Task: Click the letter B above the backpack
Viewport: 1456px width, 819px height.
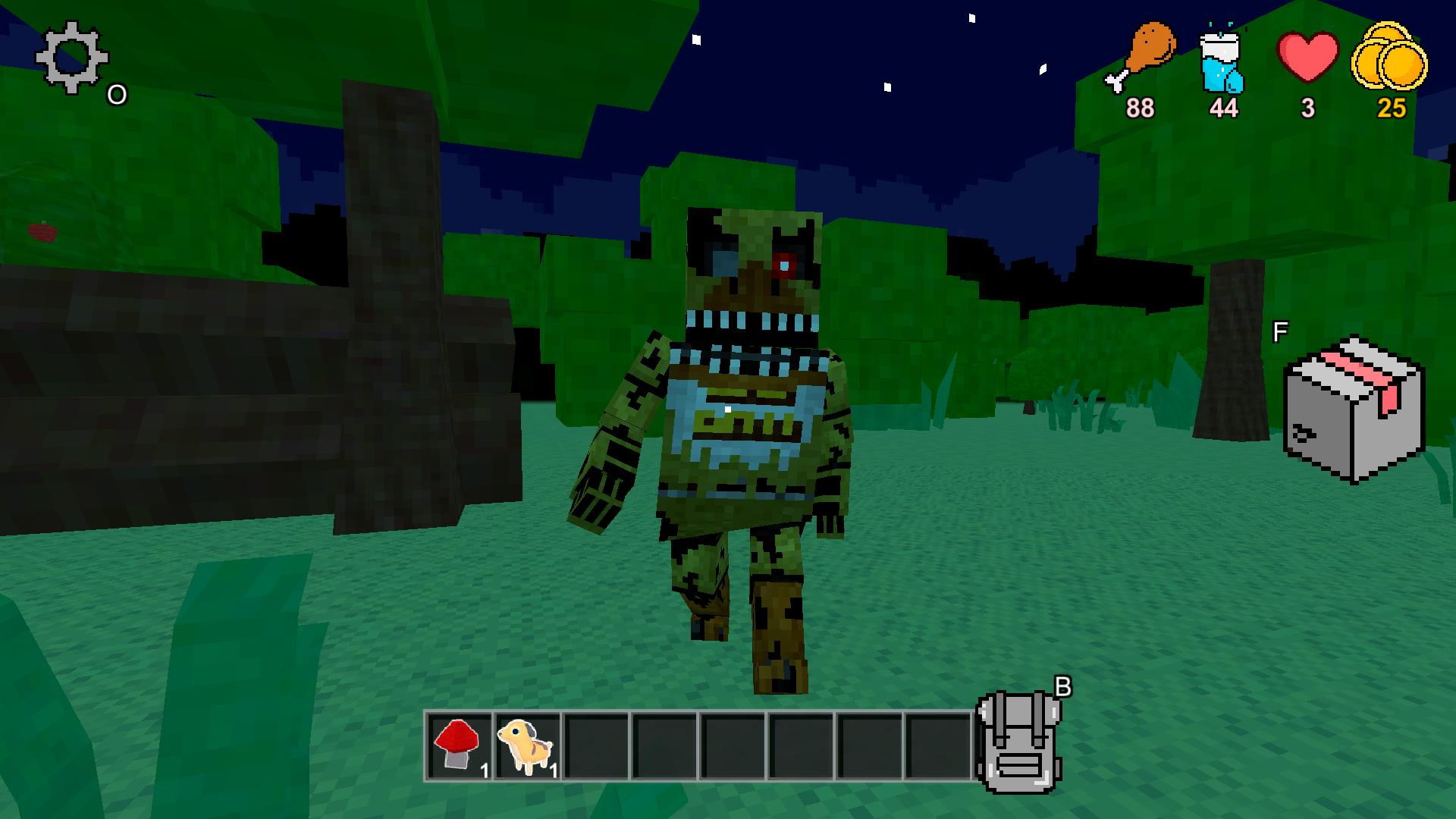Action: pyautogui.click(x=1063, y=686)
